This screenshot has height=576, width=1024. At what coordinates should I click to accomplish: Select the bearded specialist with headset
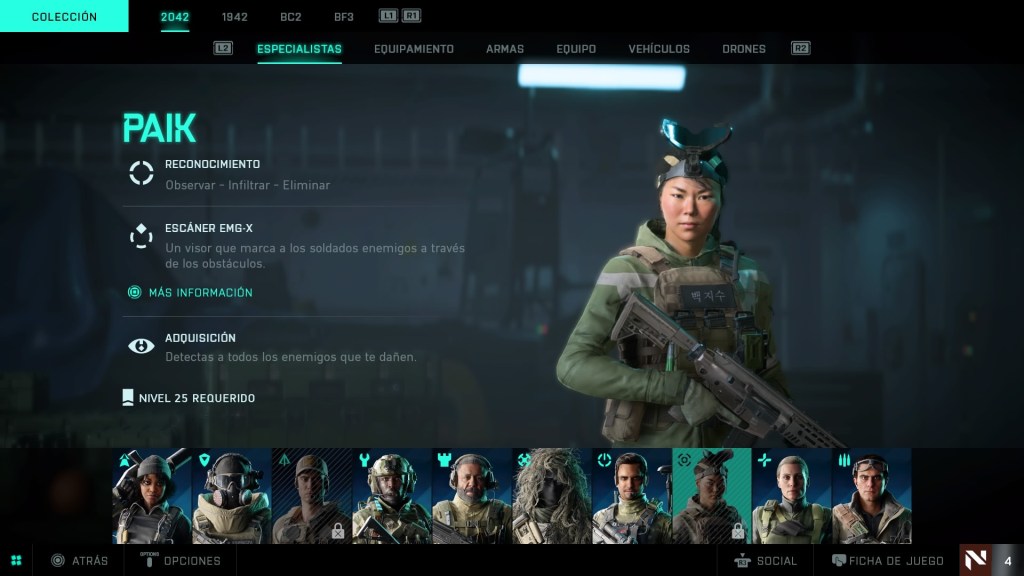(471, 496)
